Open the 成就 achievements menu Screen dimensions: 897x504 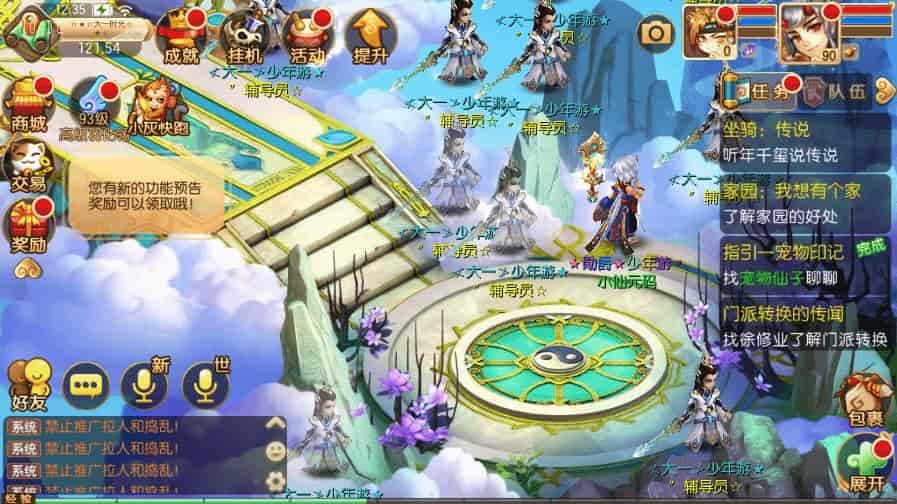(184, 37)
